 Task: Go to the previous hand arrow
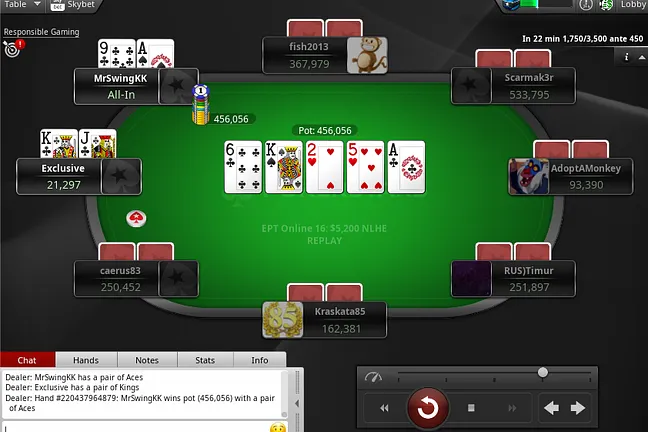click(551, 407)
